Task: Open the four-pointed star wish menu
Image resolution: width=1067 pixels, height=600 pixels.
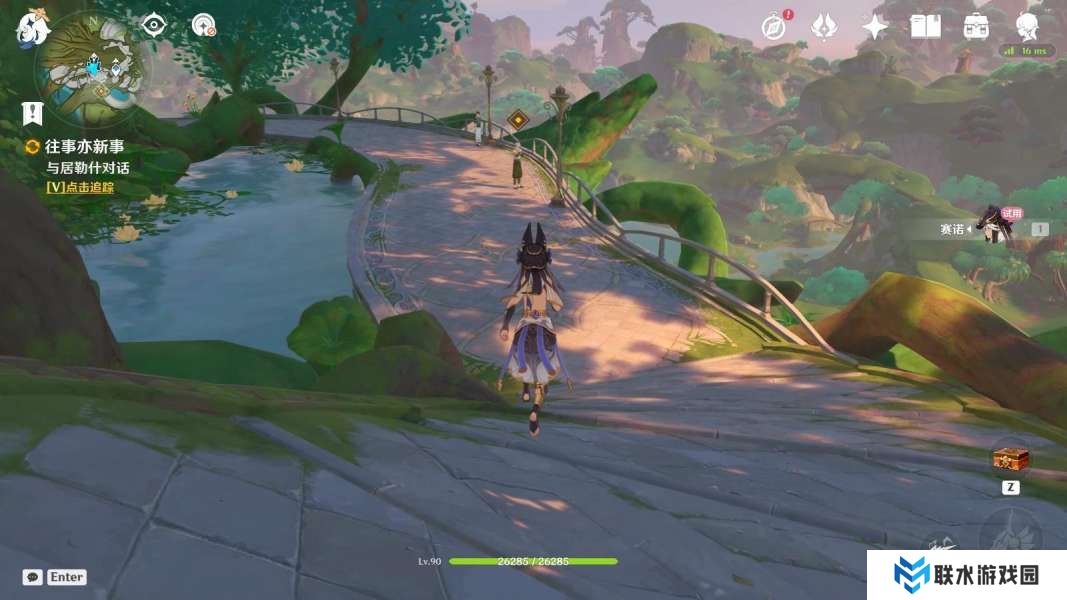Action: point(875,27)
